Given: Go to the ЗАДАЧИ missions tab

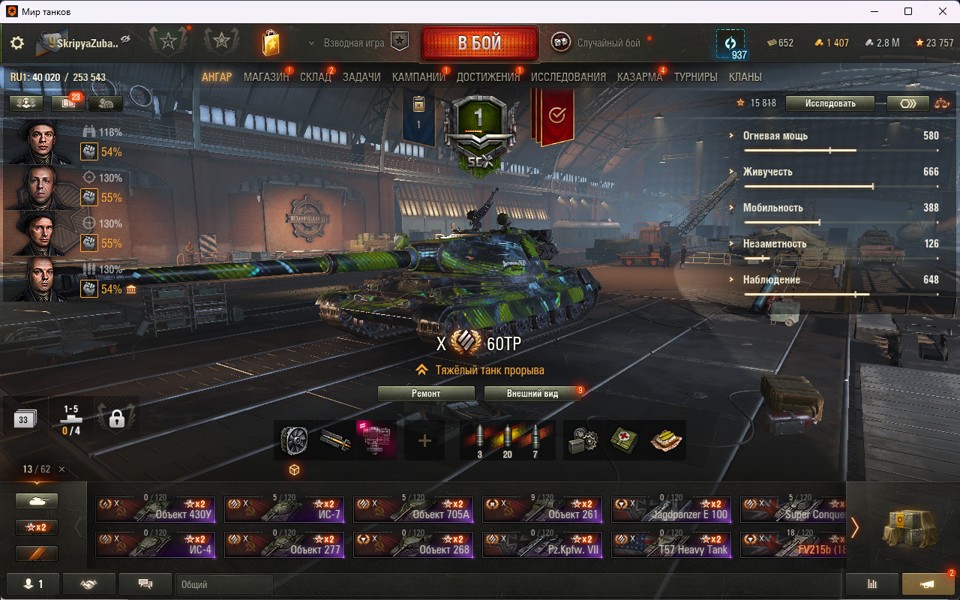Looking at the screenshot, I should click(361, 77).
